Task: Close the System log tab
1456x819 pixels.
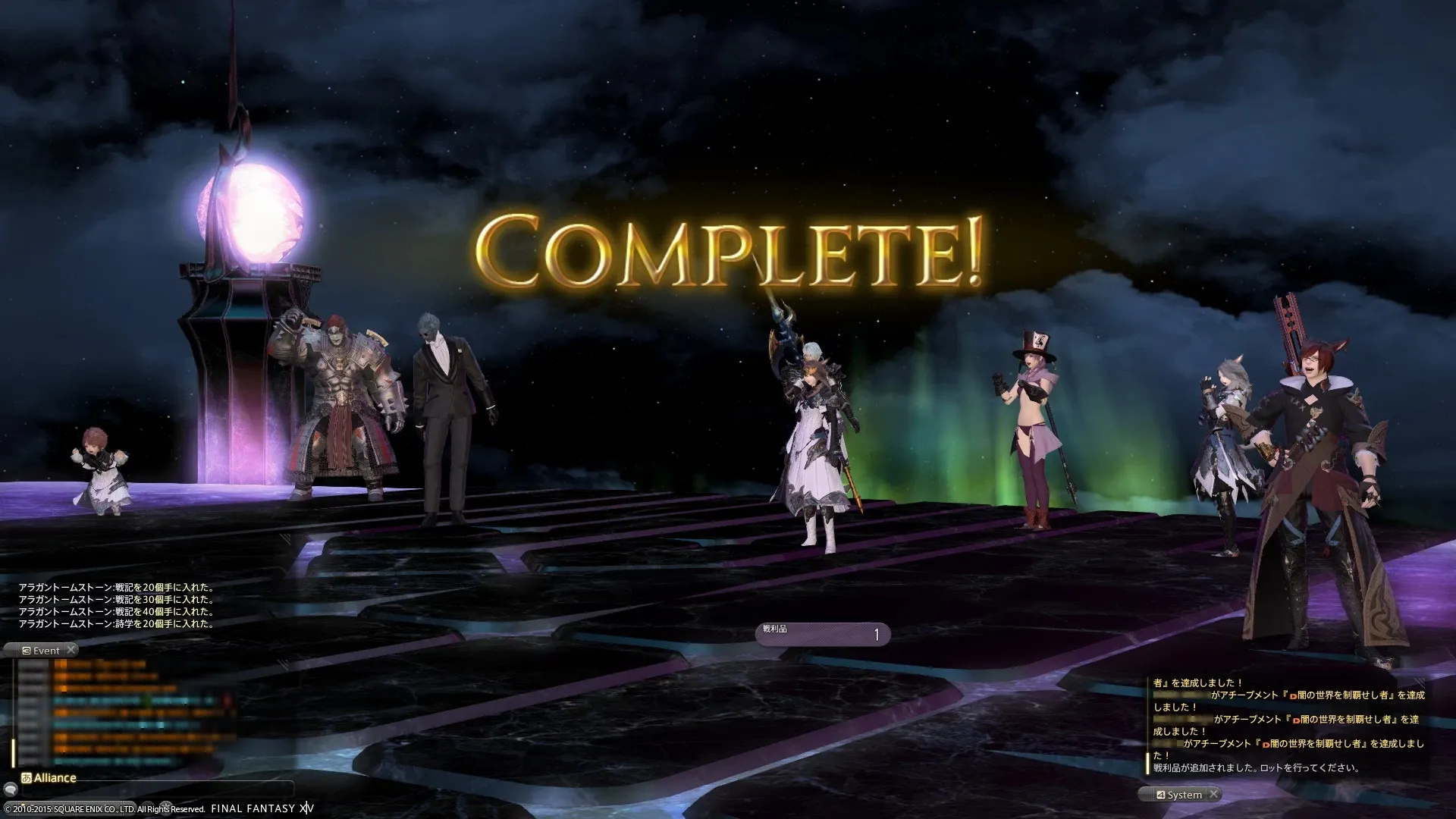Action: pos(1213,794)
